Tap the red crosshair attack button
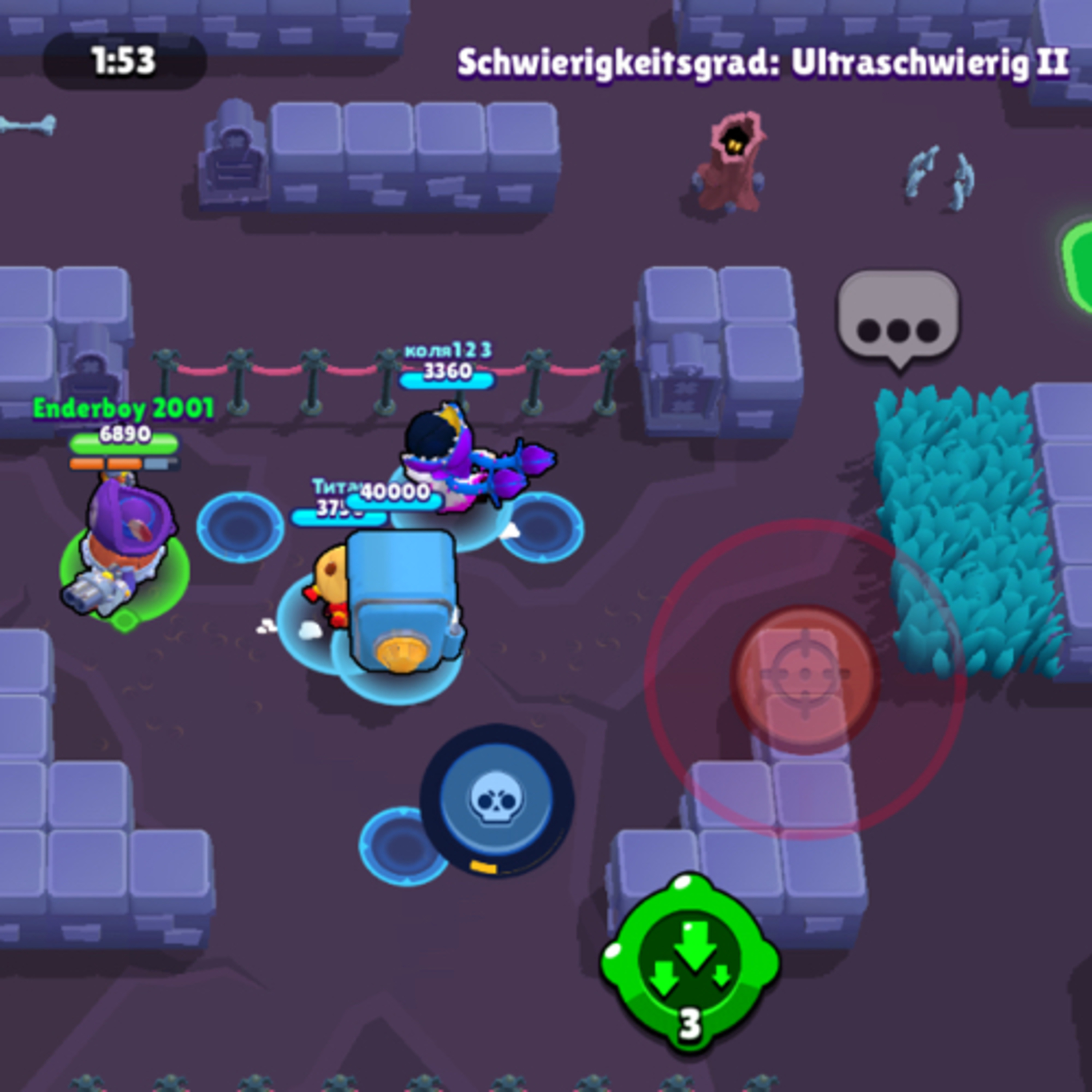This screenshot has height=1092, width=1092. tap(805, 679)
